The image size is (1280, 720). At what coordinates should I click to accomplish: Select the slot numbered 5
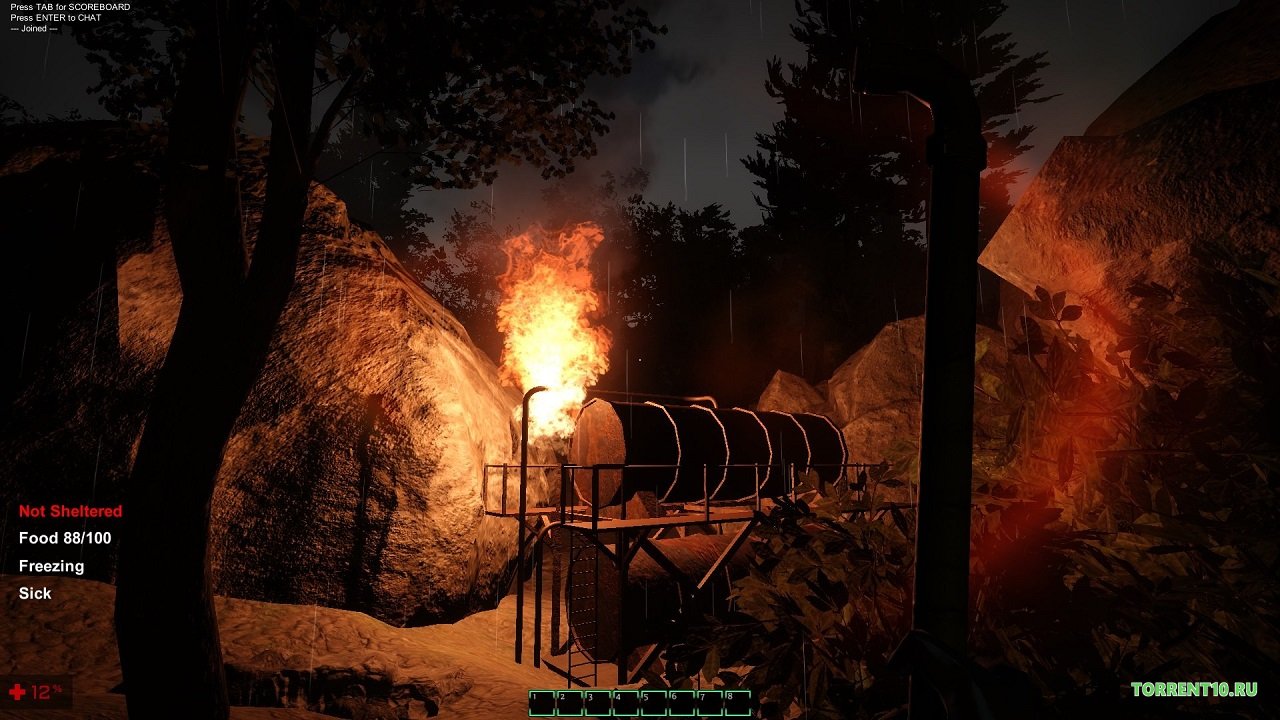tap(654, 703)
